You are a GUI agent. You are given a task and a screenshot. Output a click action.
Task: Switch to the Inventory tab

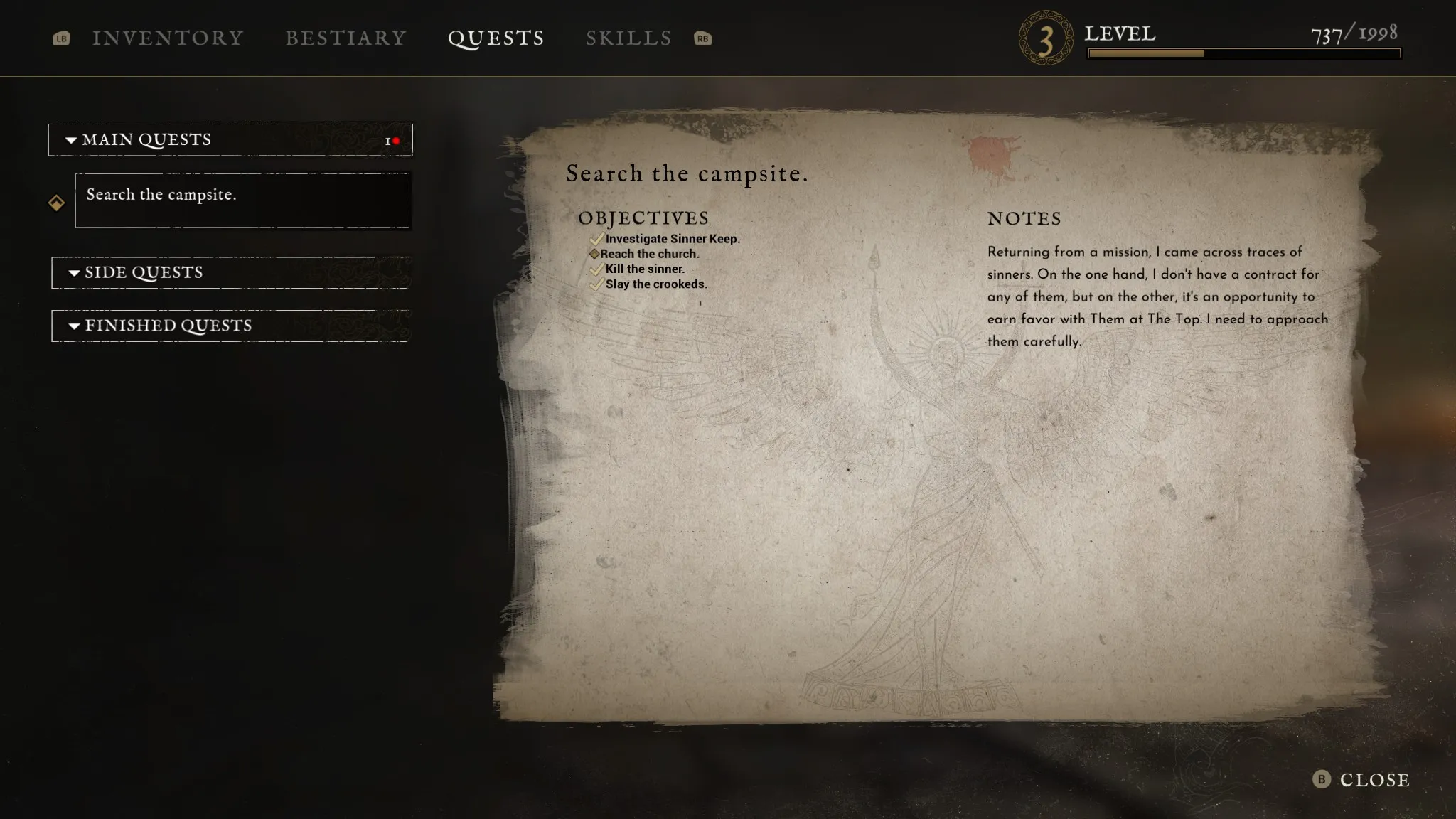[x=168, y=38]
